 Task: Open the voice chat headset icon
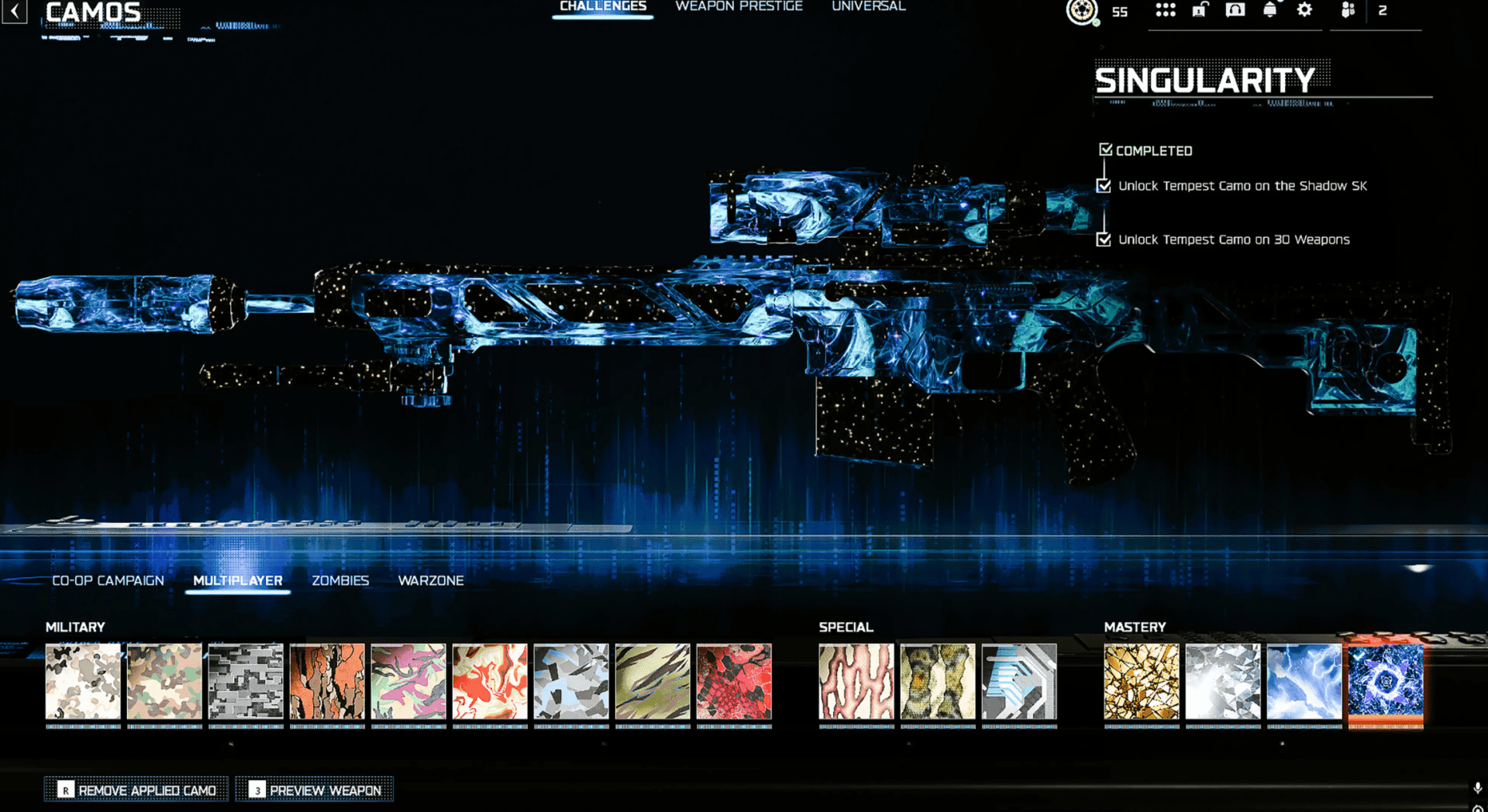tap(1235, 11)
